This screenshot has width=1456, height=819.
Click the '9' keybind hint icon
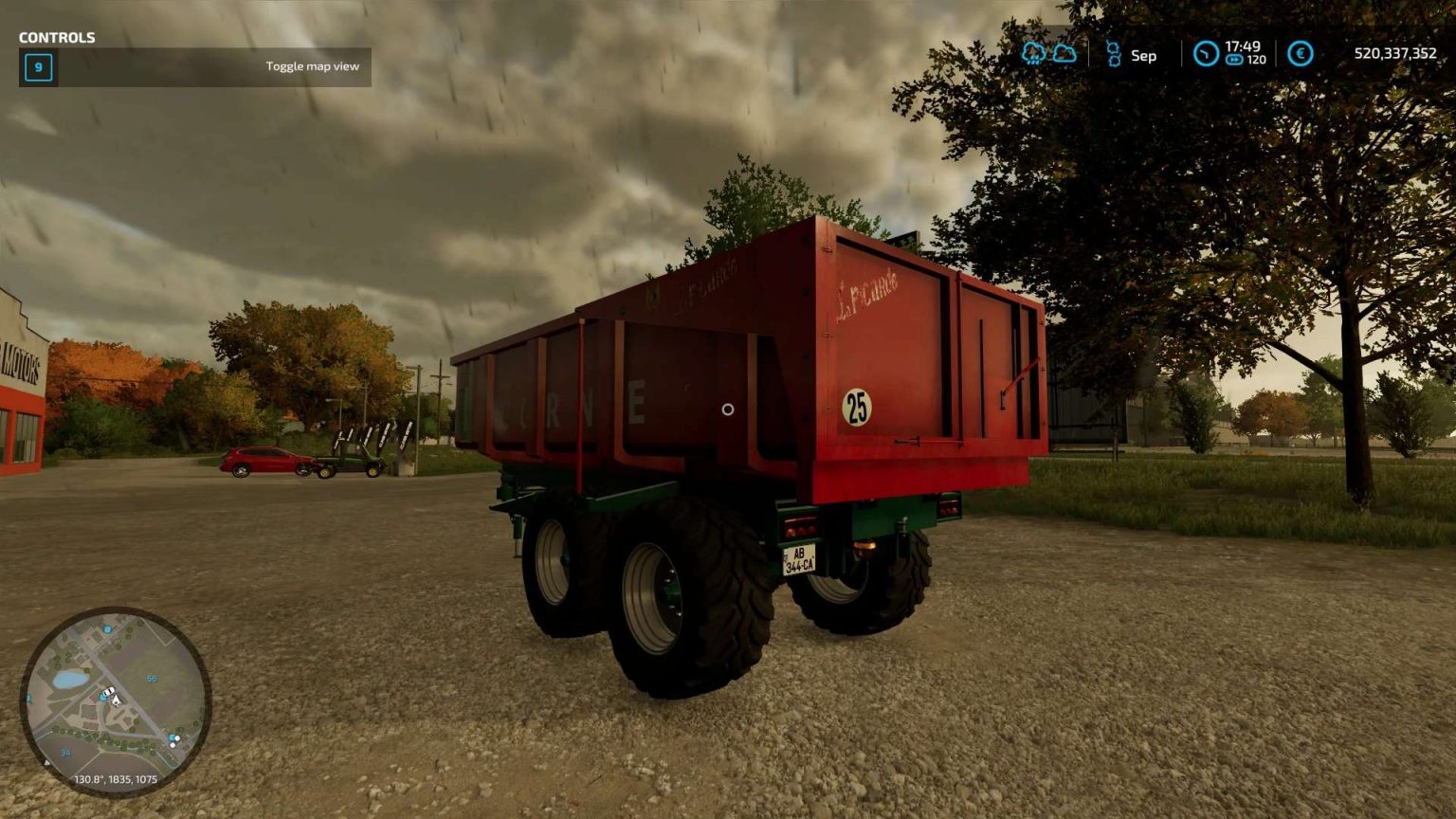(x=38, y=68)
